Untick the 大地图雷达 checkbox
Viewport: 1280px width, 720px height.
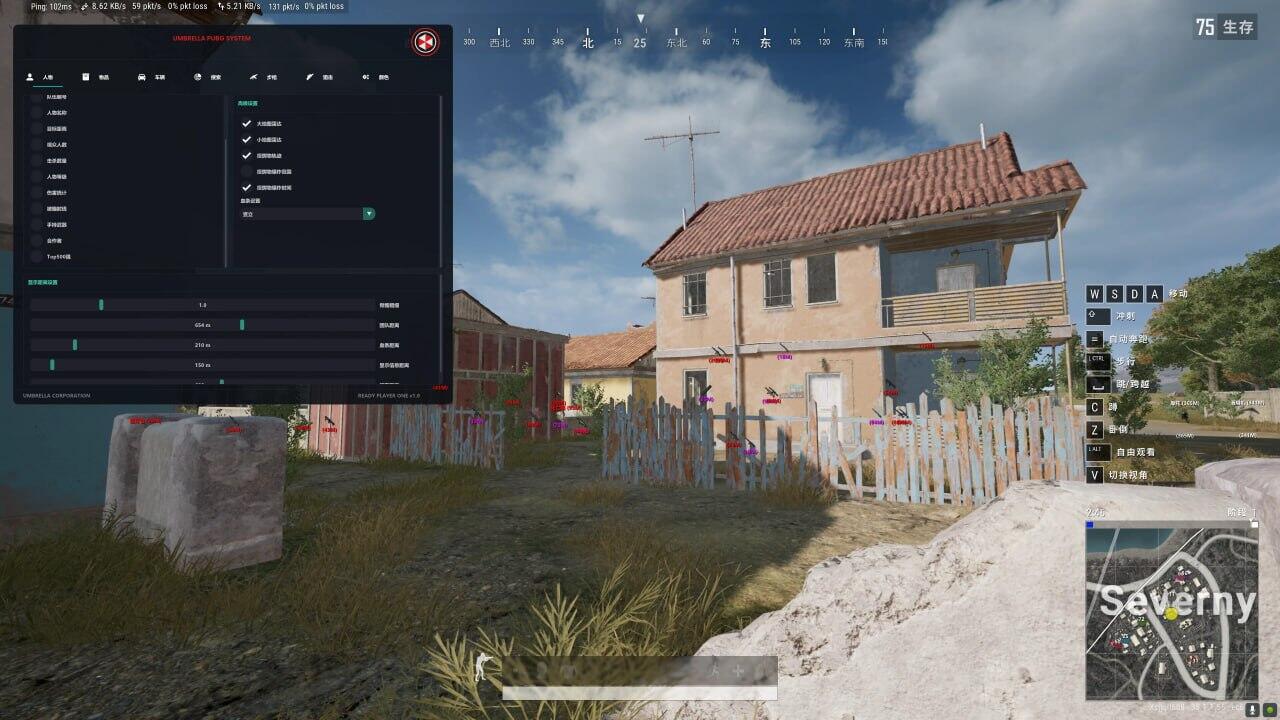pyautogui.click(x=246, y=124)
